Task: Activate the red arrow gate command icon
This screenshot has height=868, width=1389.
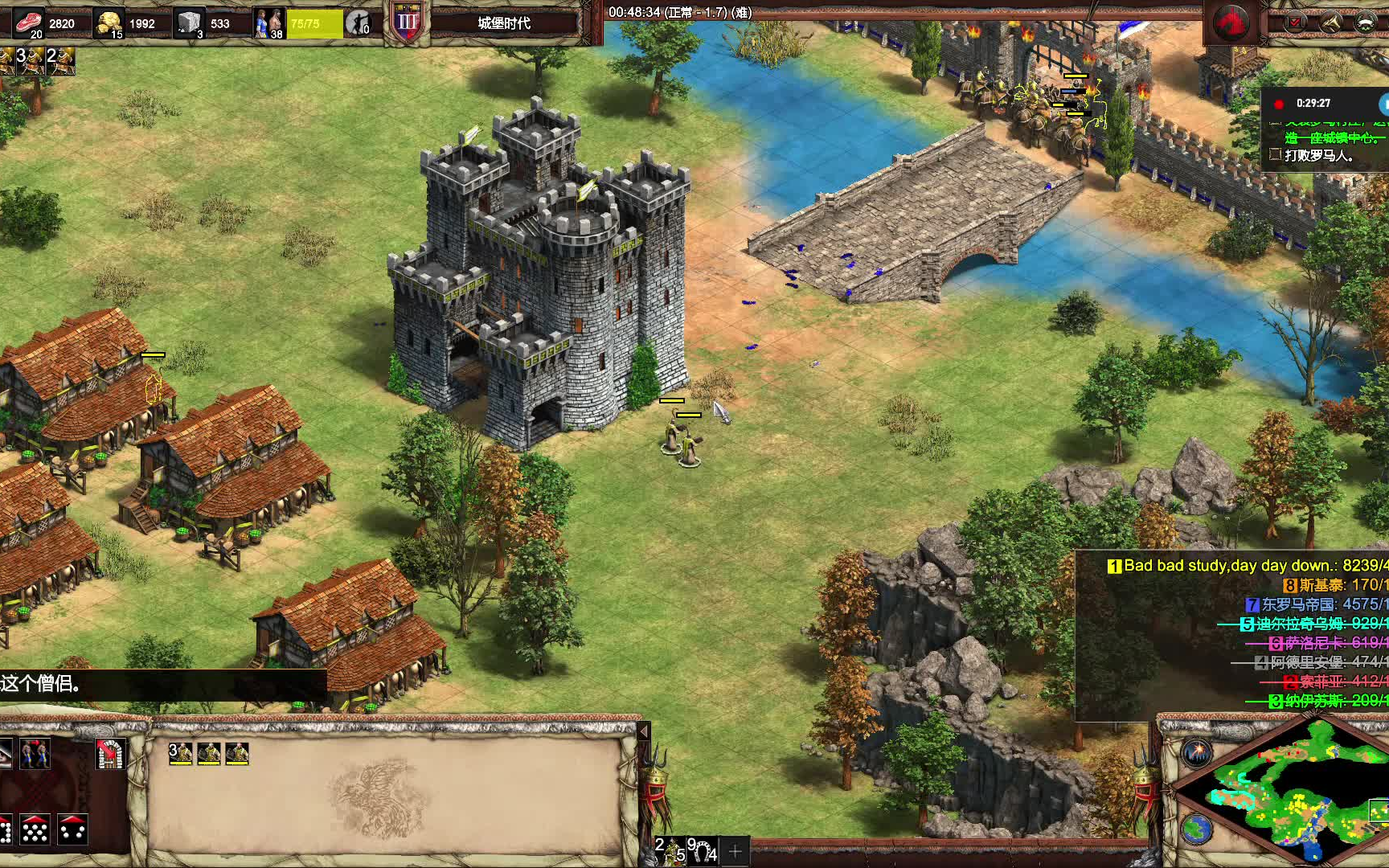Action: [110, 754]
